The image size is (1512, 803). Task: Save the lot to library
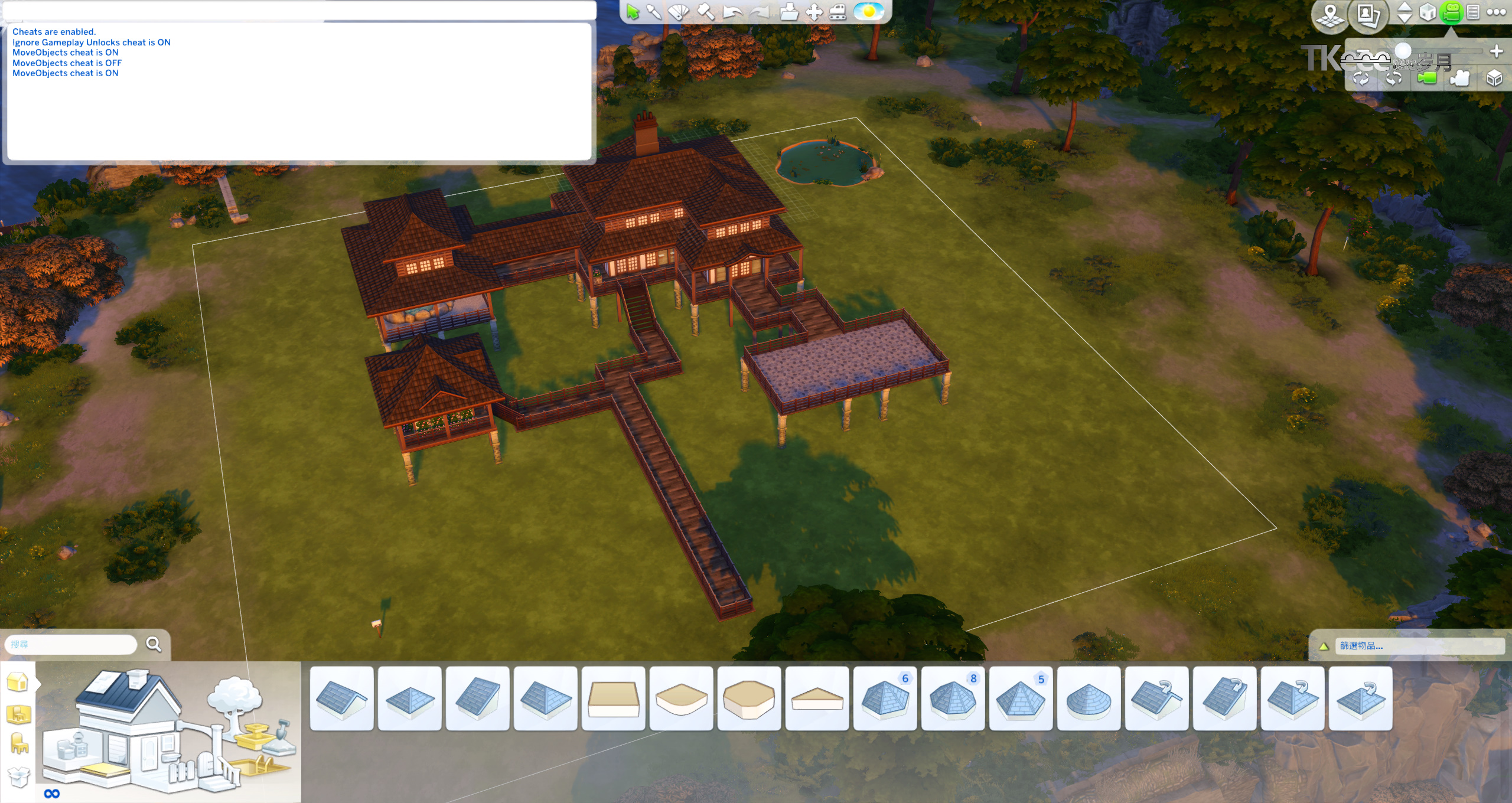pyautogui.click(x=788, y=12)
